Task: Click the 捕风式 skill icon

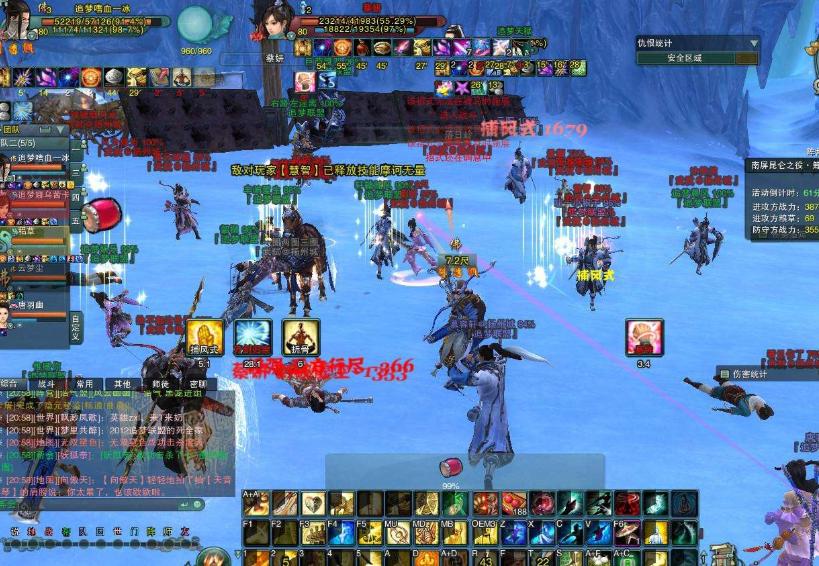Action: [205, 337]
